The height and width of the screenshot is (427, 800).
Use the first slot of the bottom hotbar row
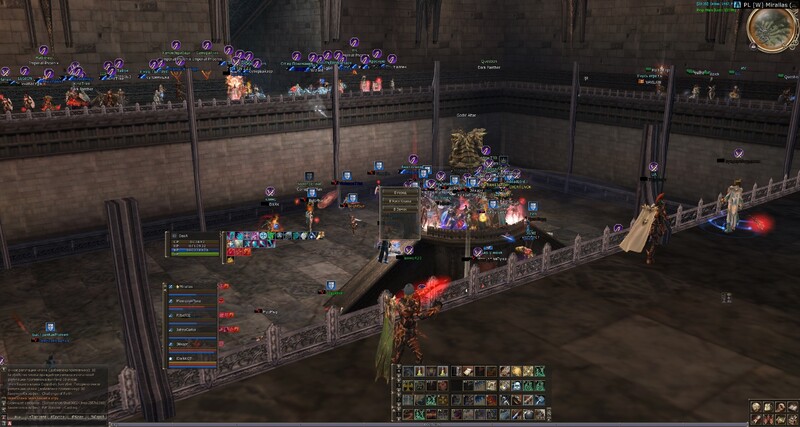pyautogui.click(x=409, y=415)
